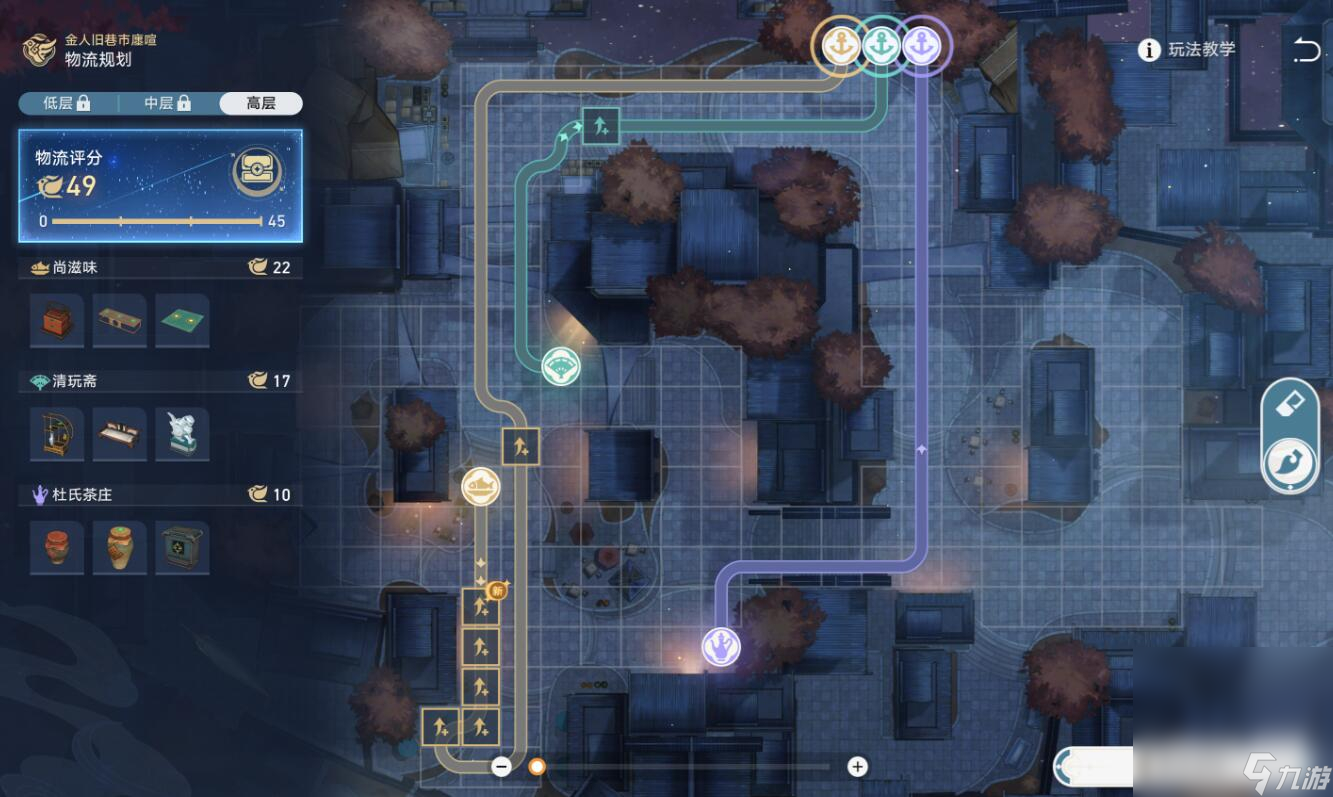This screenshot has height=797, width=1333.
Task: Open the 玩法教学 tutorial
Action: tap(1189, 50)
